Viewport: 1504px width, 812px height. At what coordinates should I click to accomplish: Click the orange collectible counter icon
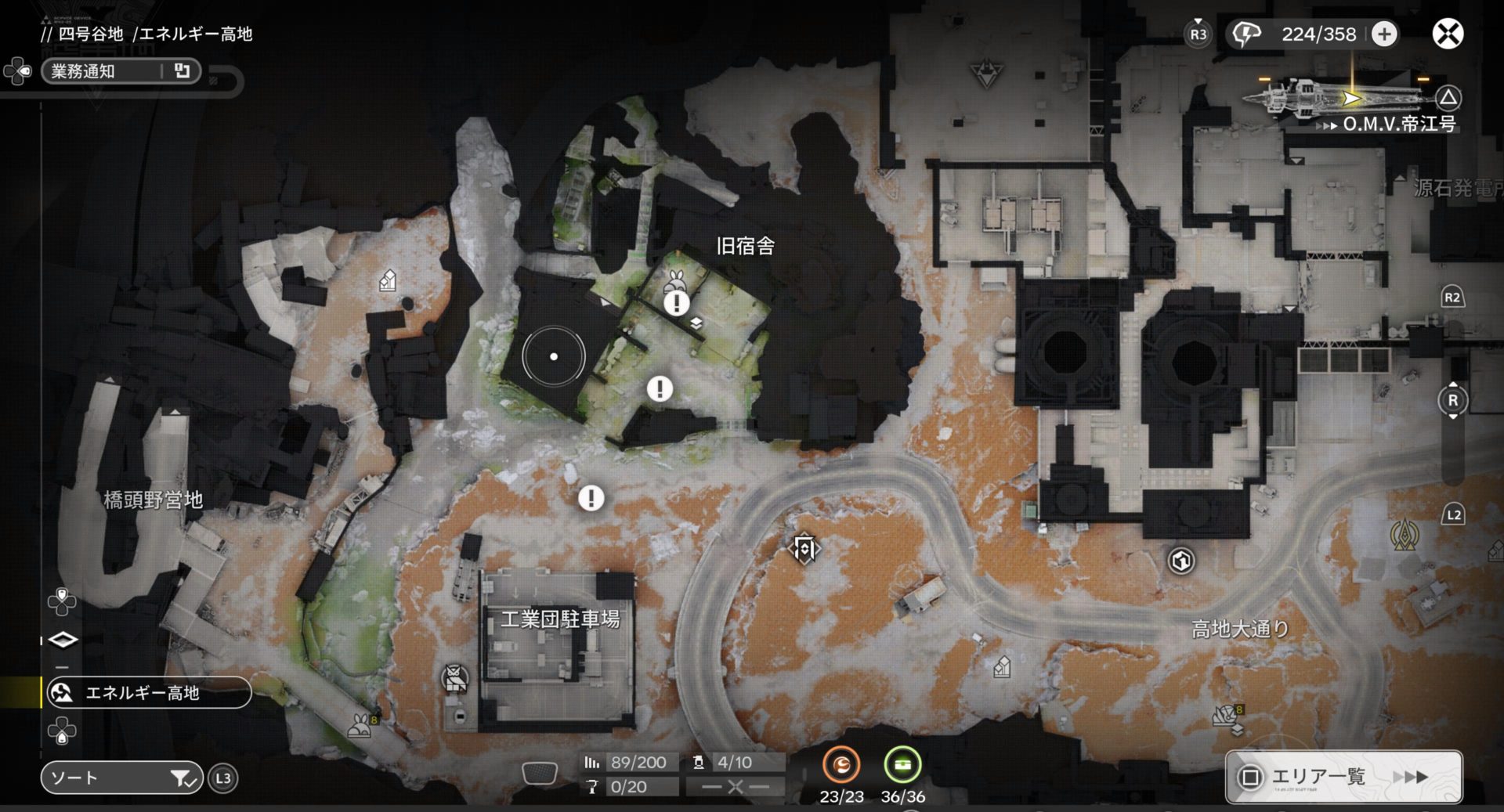[841, 765]
